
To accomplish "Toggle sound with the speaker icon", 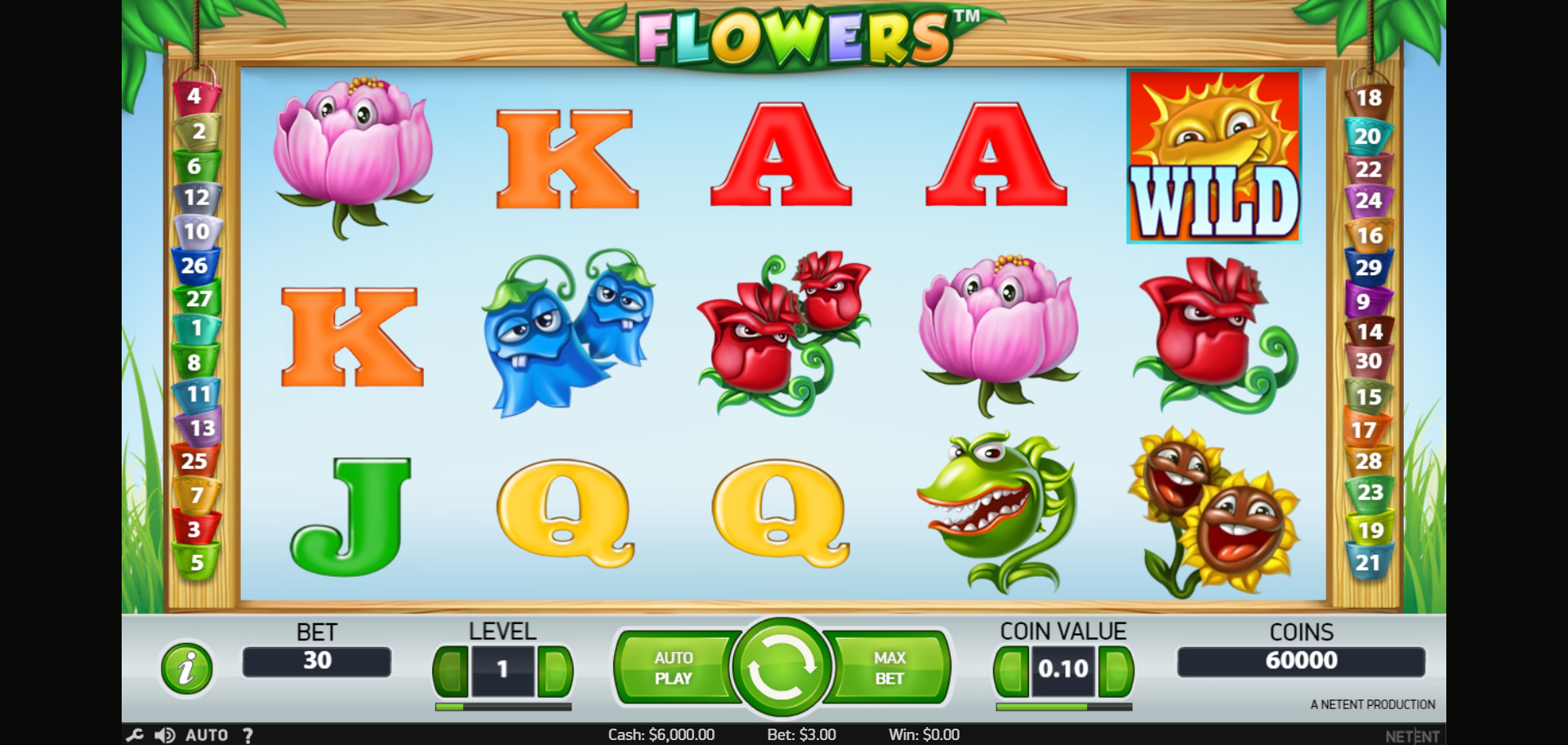I will point(164,735).
